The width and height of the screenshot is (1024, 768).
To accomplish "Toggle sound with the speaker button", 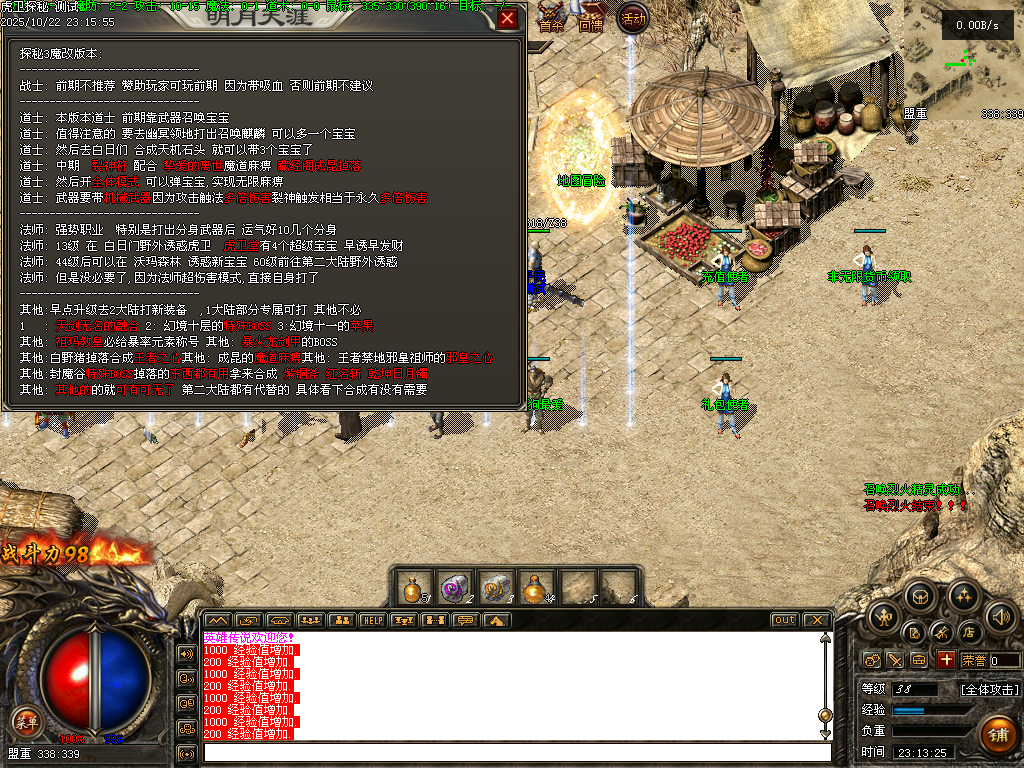I will pos(1000,615).
